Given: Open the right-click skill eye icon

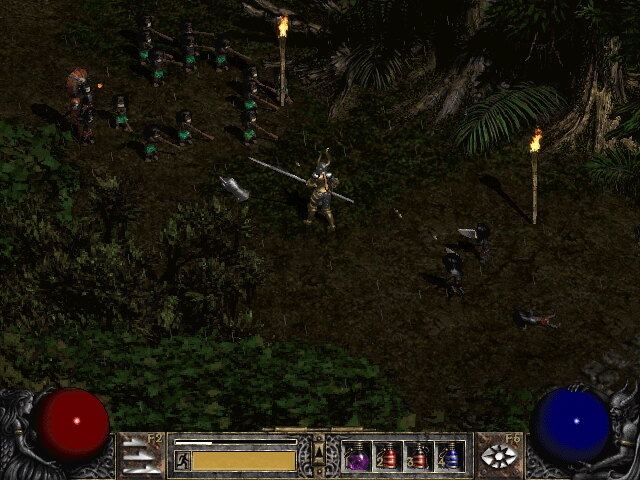Looking at the screenshot, I should [499, 456].
